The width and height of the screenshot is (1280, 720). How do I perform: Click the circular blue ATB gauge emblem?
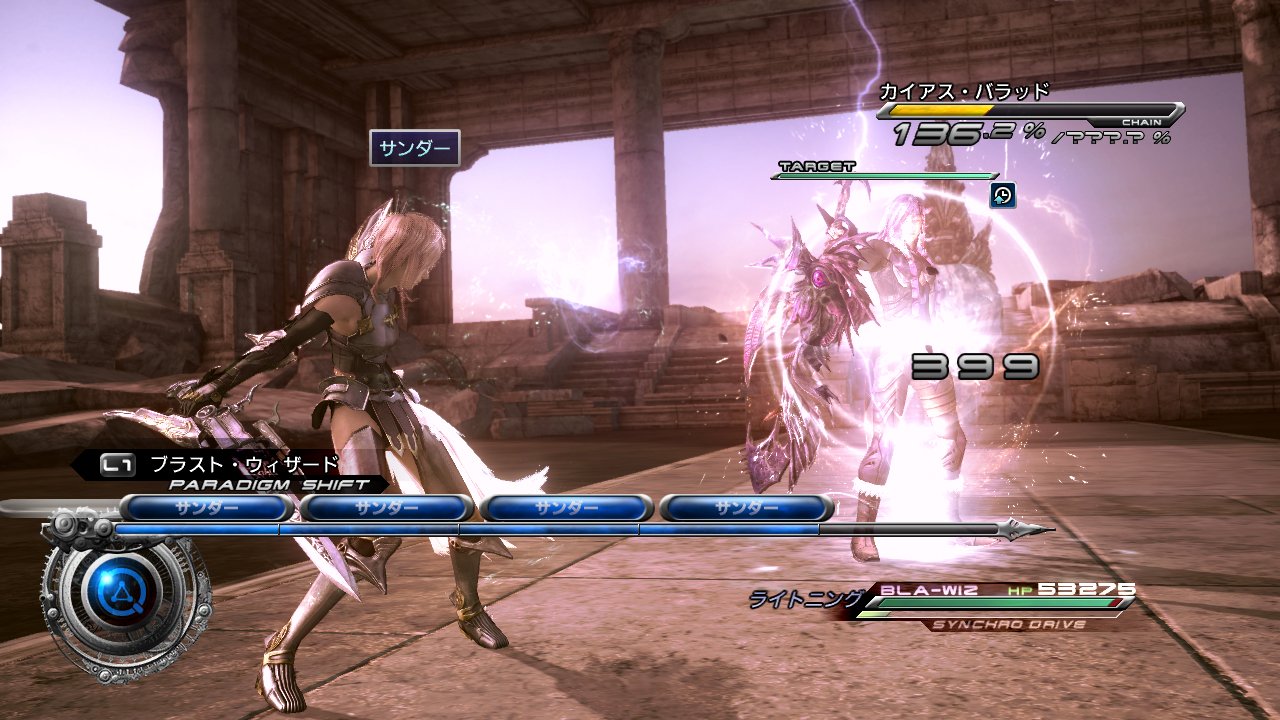click(x=122, y=597)
